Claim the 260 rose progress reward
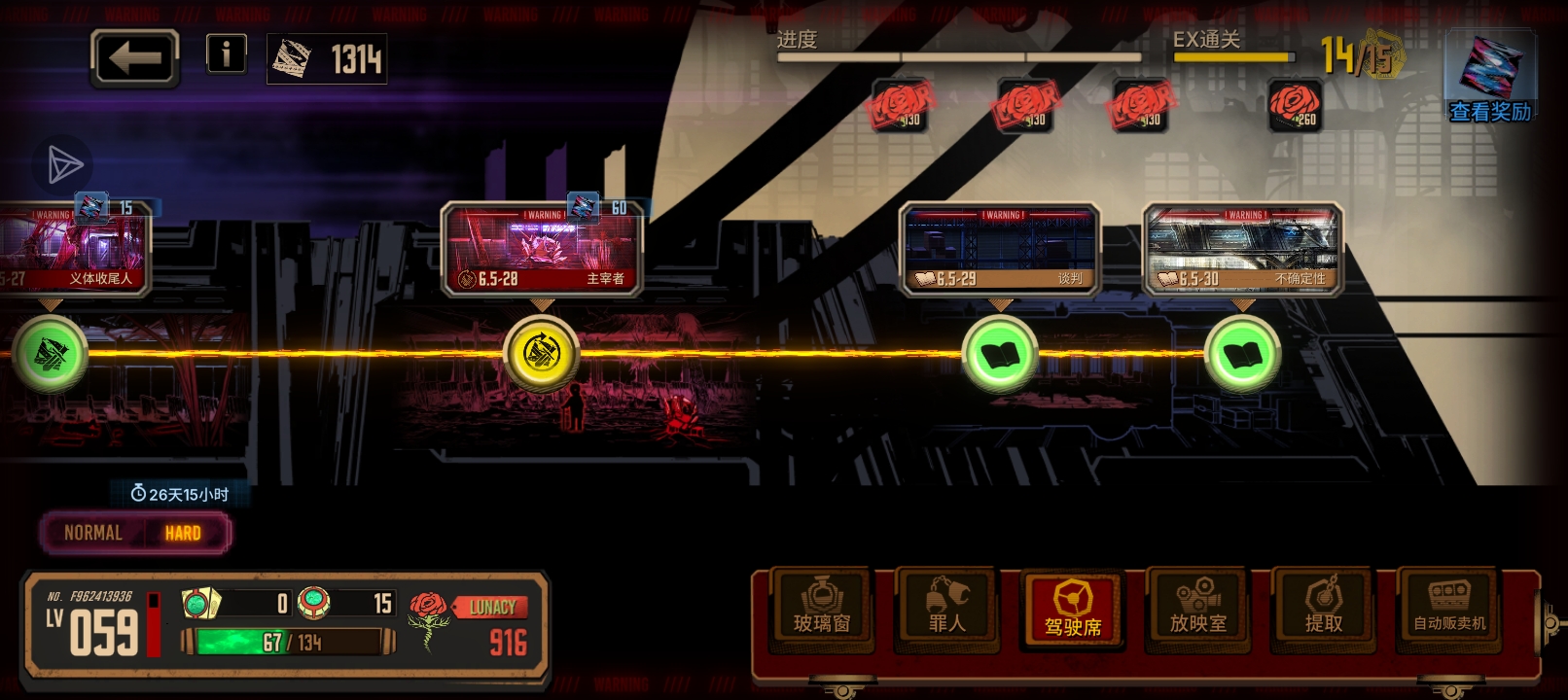 click(1295, 105)
